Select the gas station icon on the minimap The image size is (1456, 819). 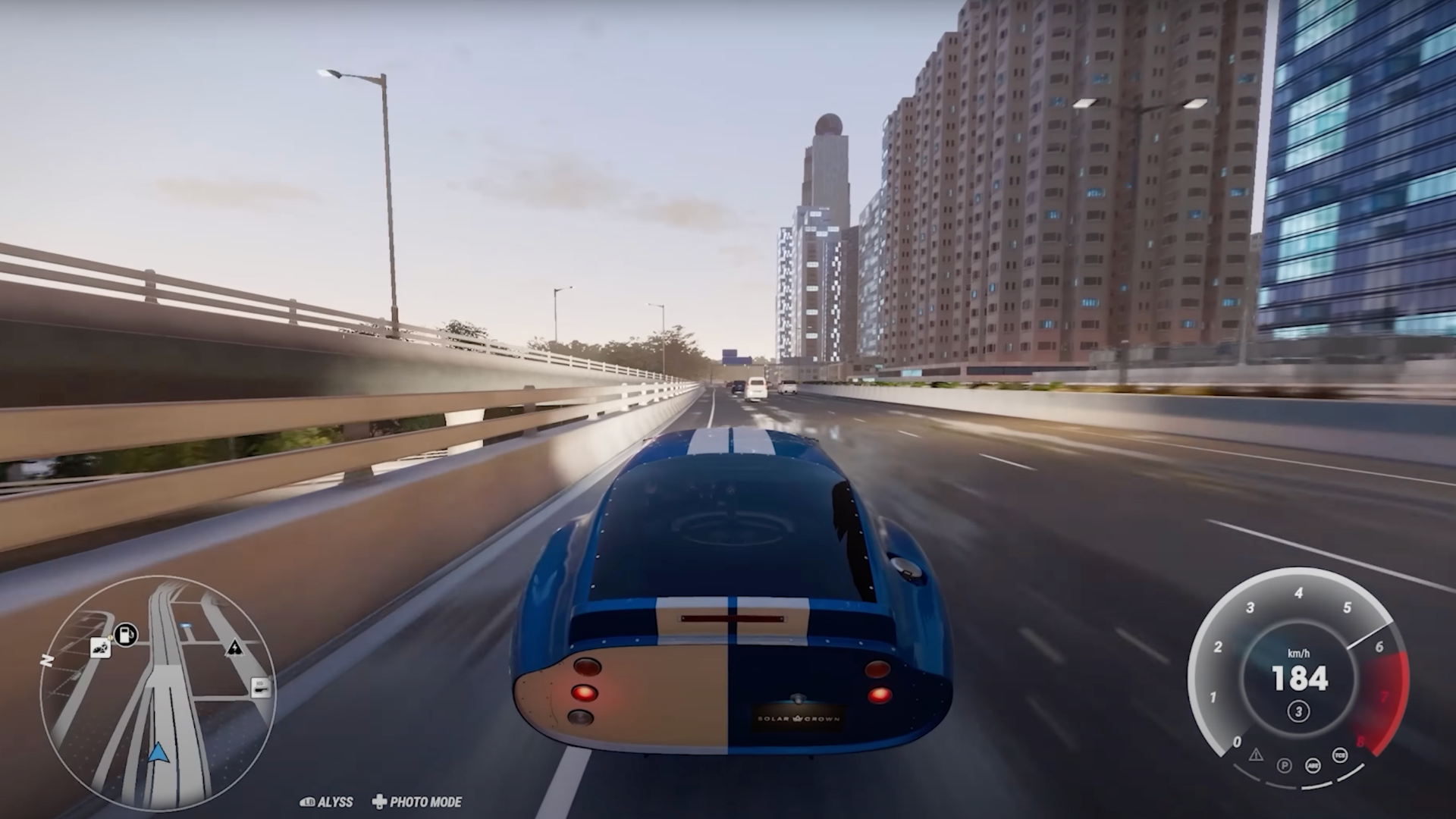click(x=124, y=634)
